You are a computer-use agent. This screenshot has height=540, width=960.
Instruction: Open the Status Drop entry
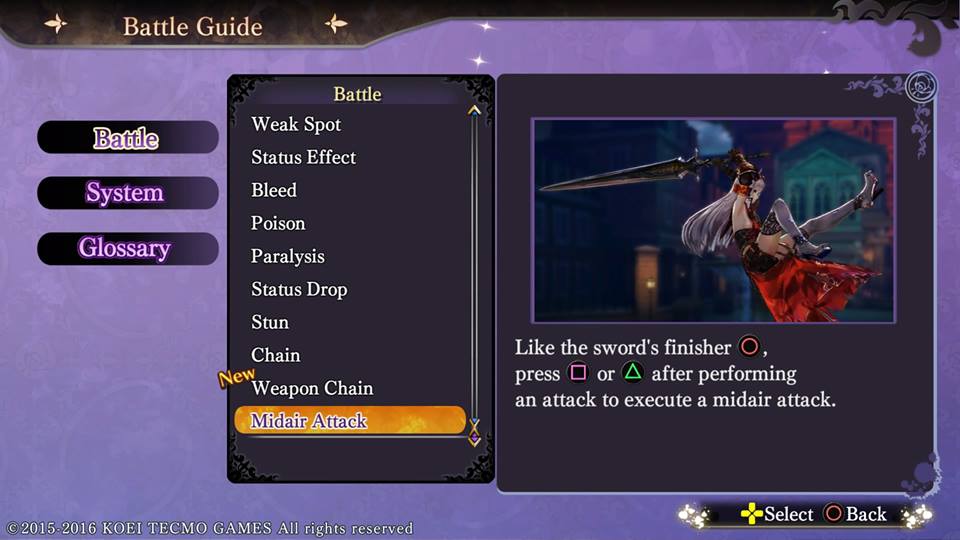tap(299, 289)
